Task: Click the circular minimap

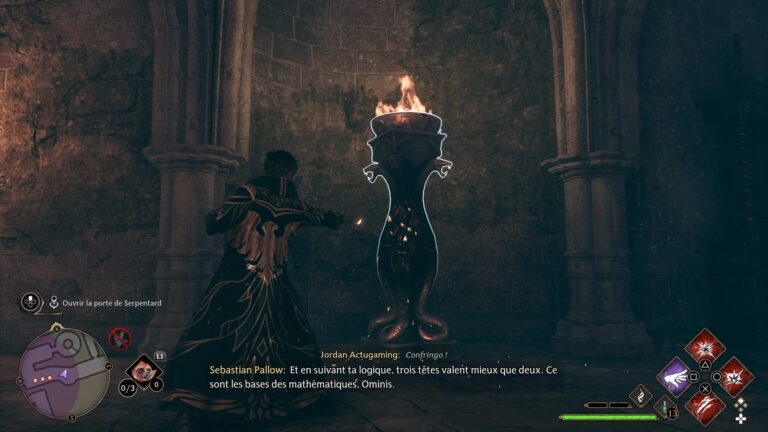Action: coord(63,372)
